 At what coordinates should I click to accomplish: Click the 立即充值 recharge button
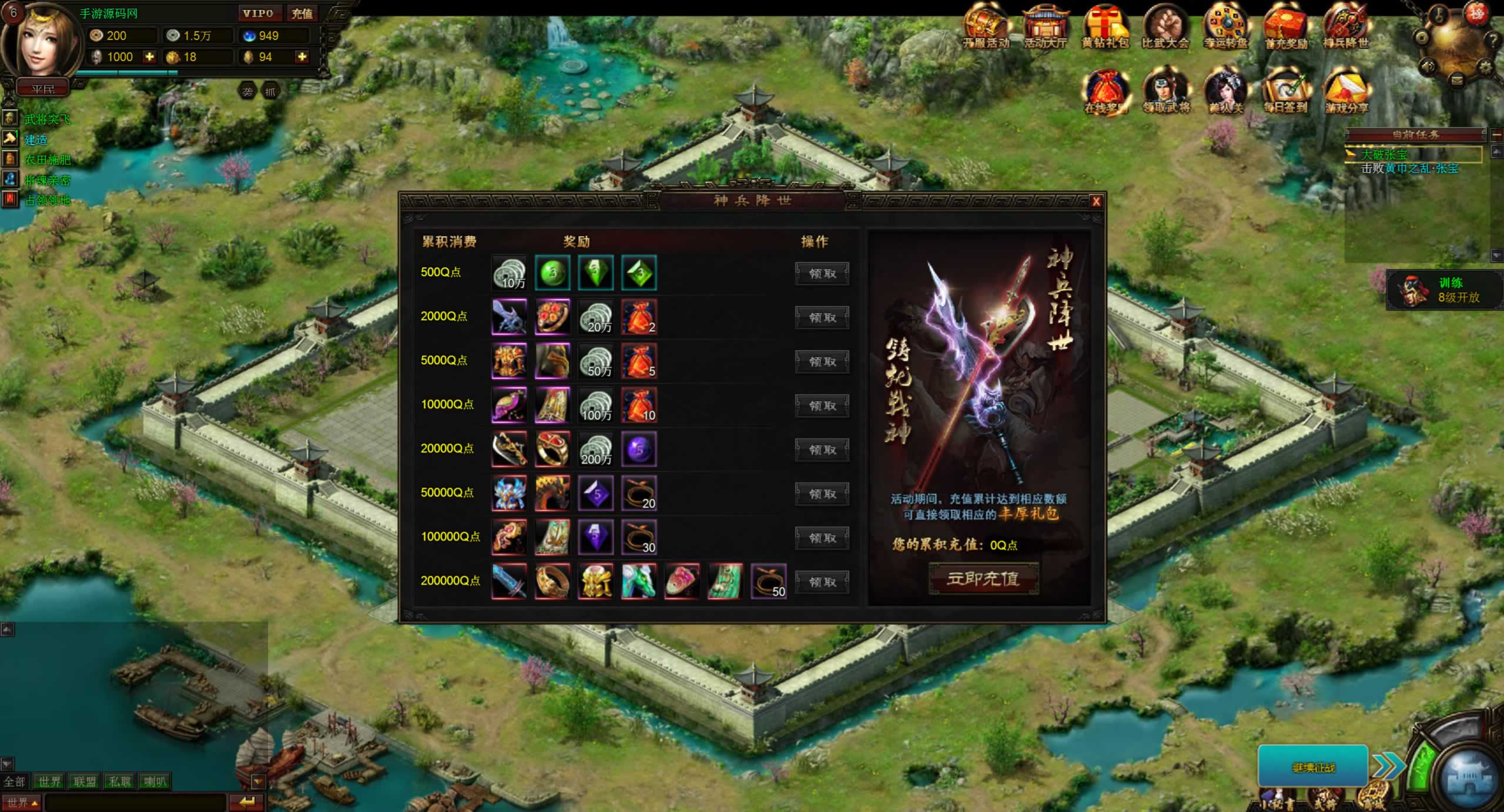coord(983,579)
